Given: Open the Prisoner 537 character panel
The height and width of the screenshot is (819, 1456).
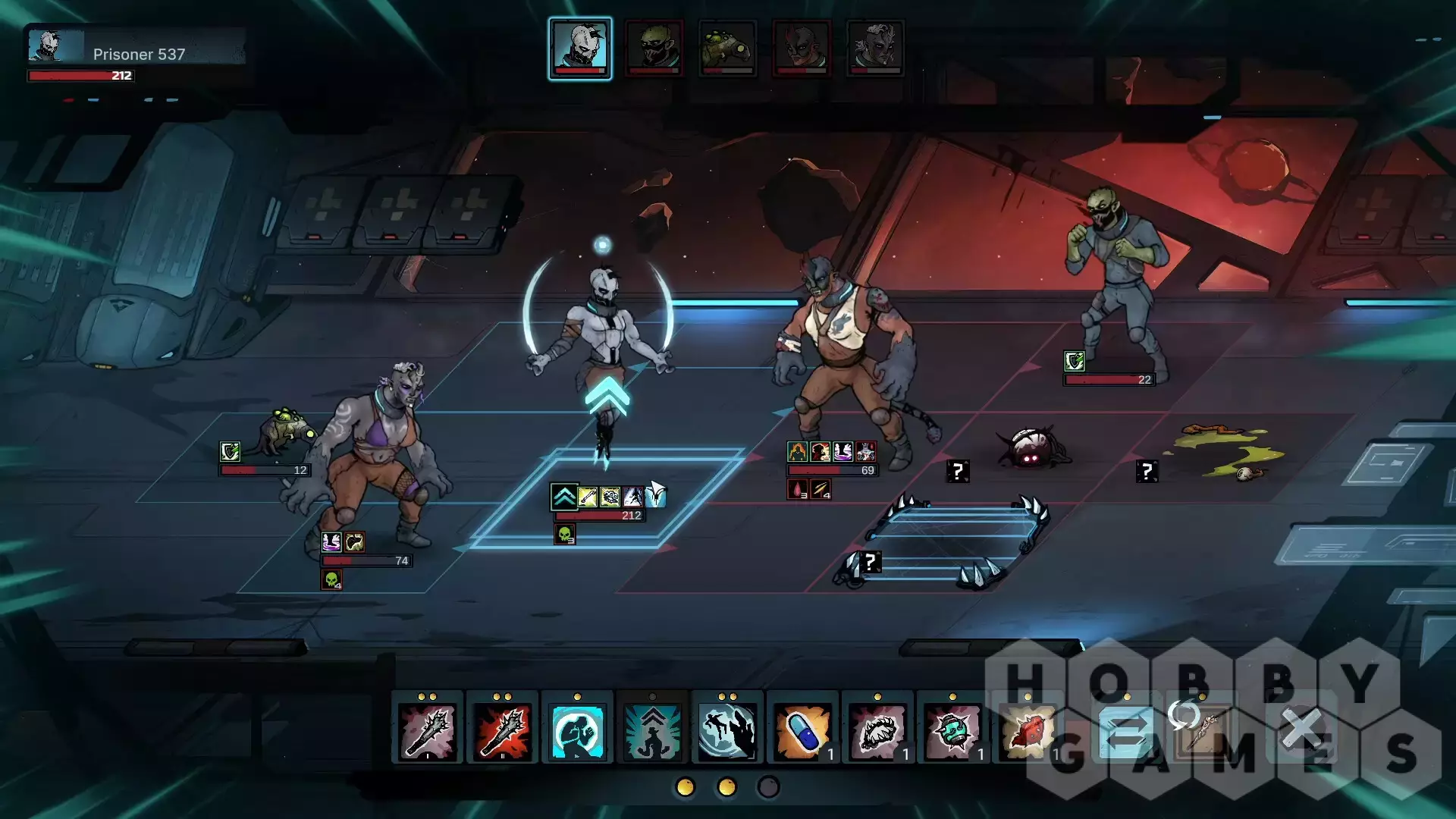Looking at the screenshot, I should point(136,54).
